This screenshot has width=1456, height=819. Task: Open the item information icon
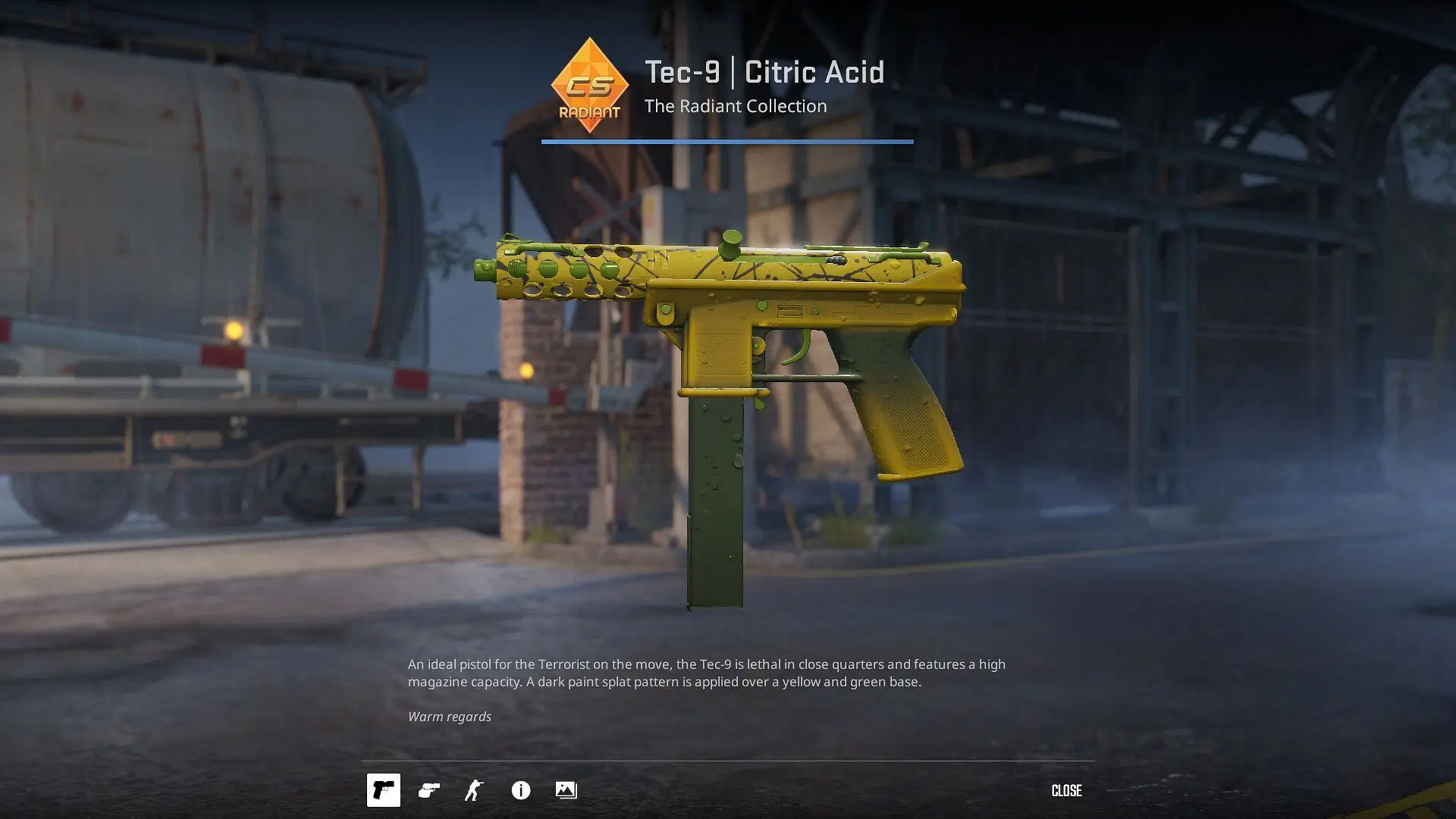click(x=520, y=790)
